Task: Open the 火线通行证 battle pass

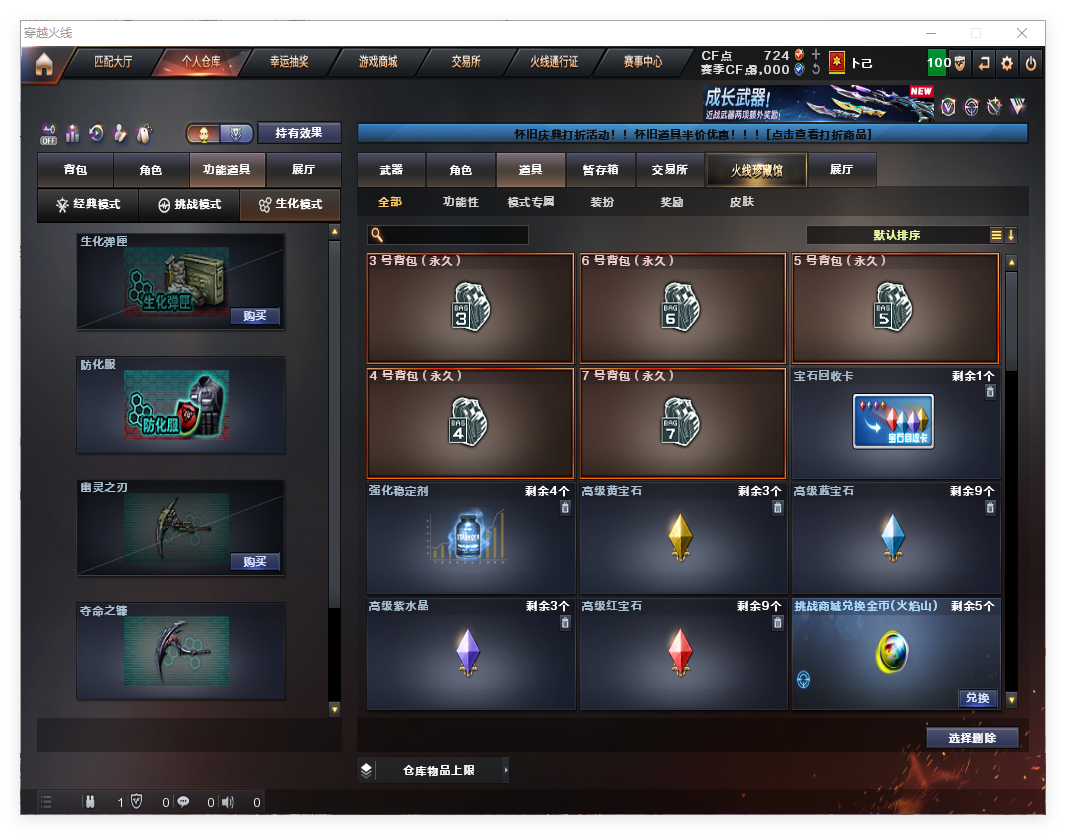Action: click(554, 62)
